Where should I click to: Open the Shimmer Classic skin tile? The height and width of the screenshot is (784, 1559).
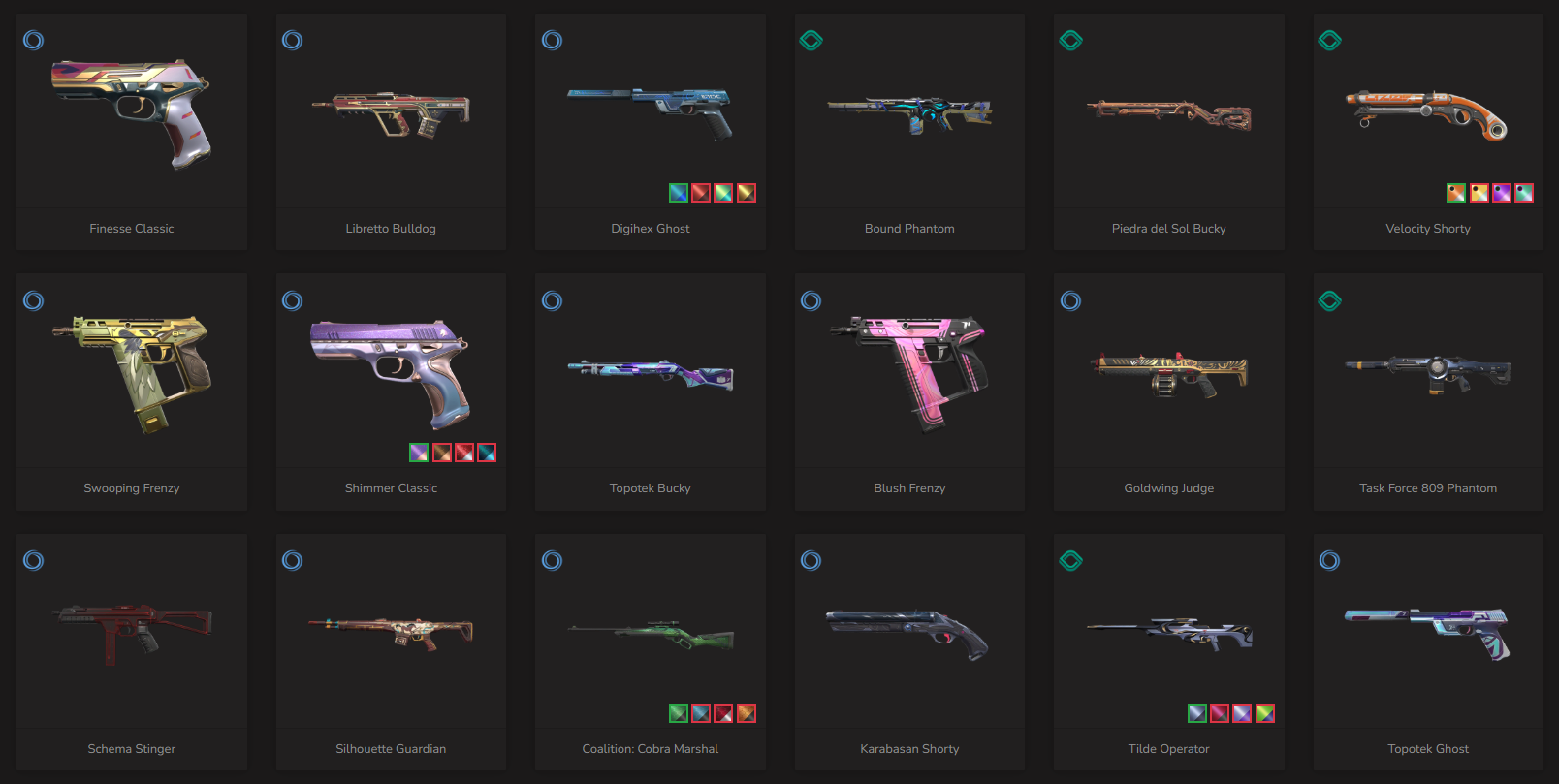pos(391,371)
